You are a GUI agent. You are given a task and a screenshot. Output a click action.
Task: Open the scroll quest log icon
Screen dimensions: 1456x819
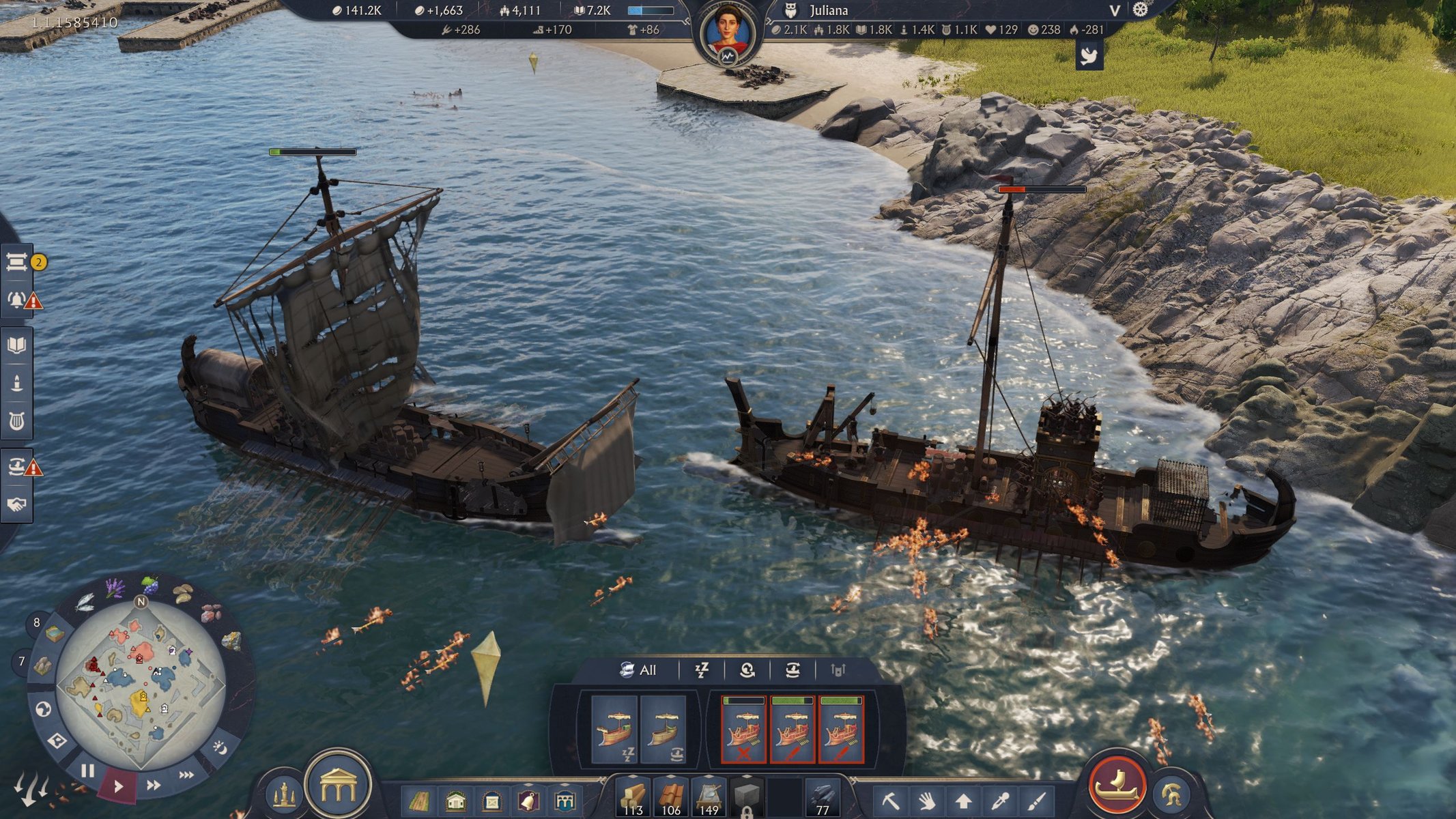(x=16, y=261)
